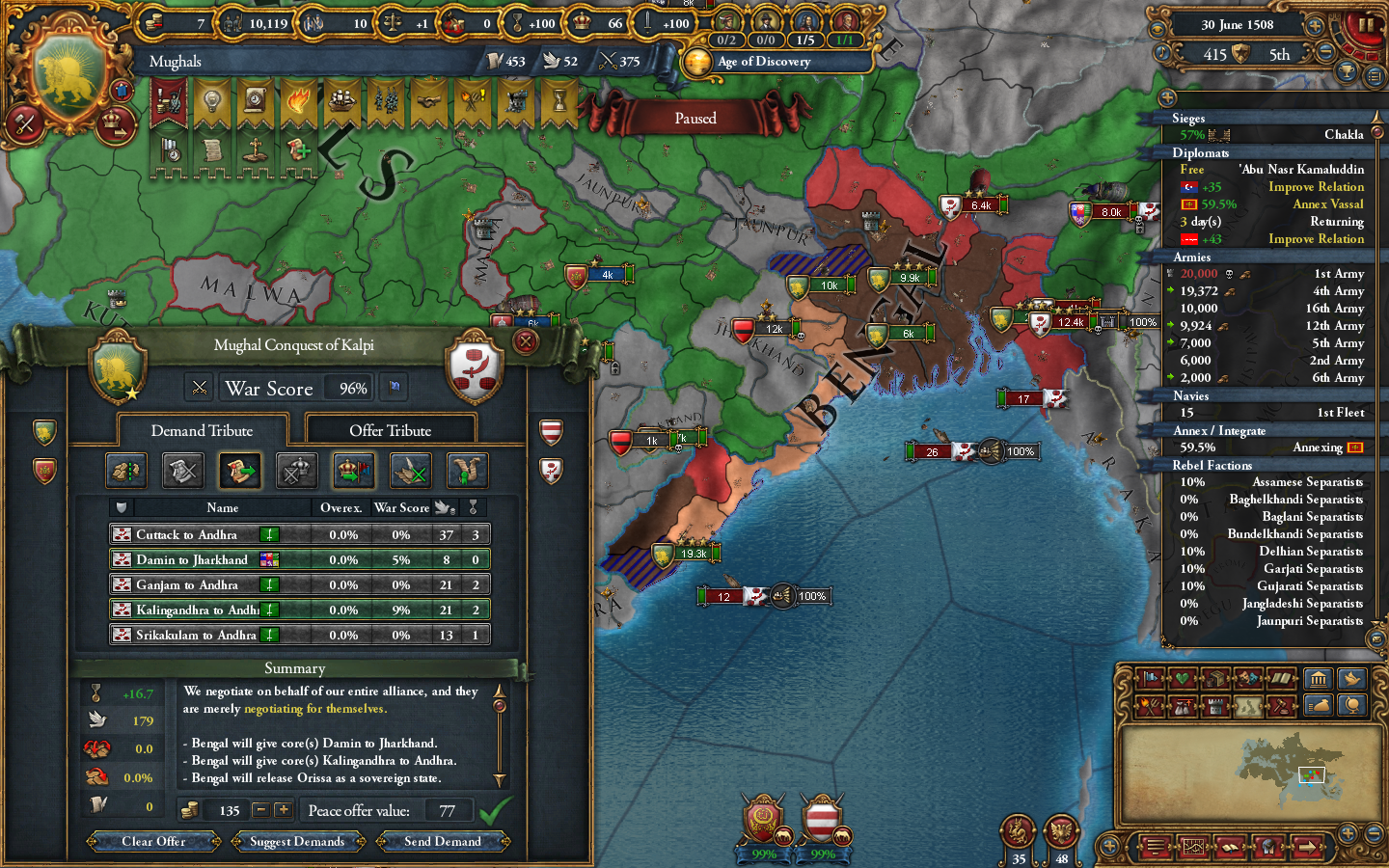Click the Age of Discovery icon
This screenshot has width=1389, height=868.
coord(697,63)
